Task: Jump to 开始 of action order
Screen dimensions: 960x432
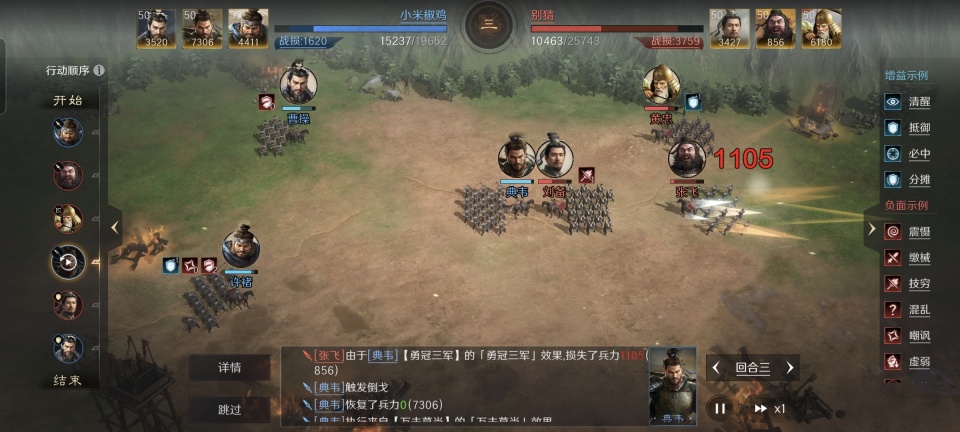Action: [x=68, y=101]
